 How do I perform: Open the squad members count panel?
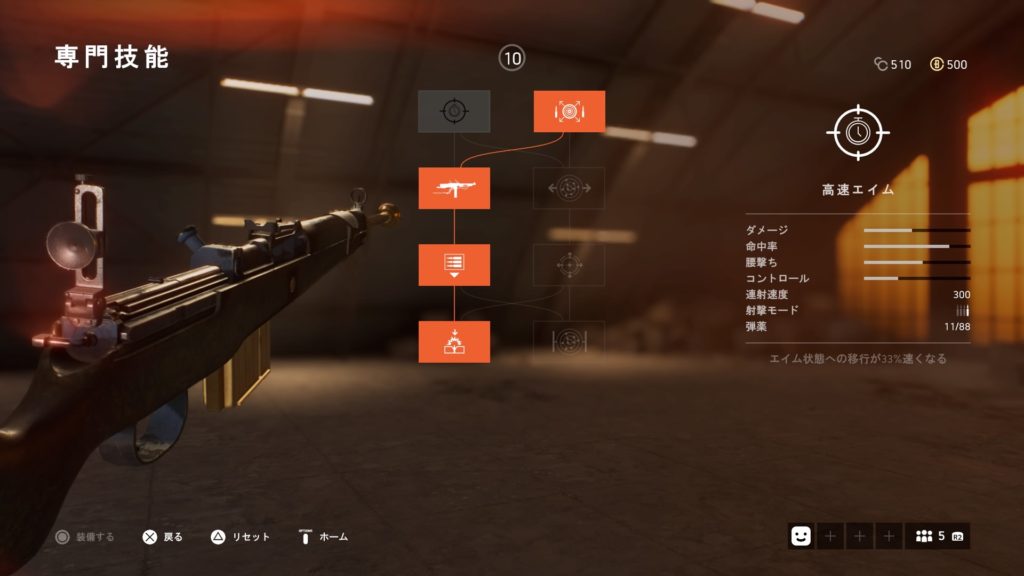[x=937, y=536]
